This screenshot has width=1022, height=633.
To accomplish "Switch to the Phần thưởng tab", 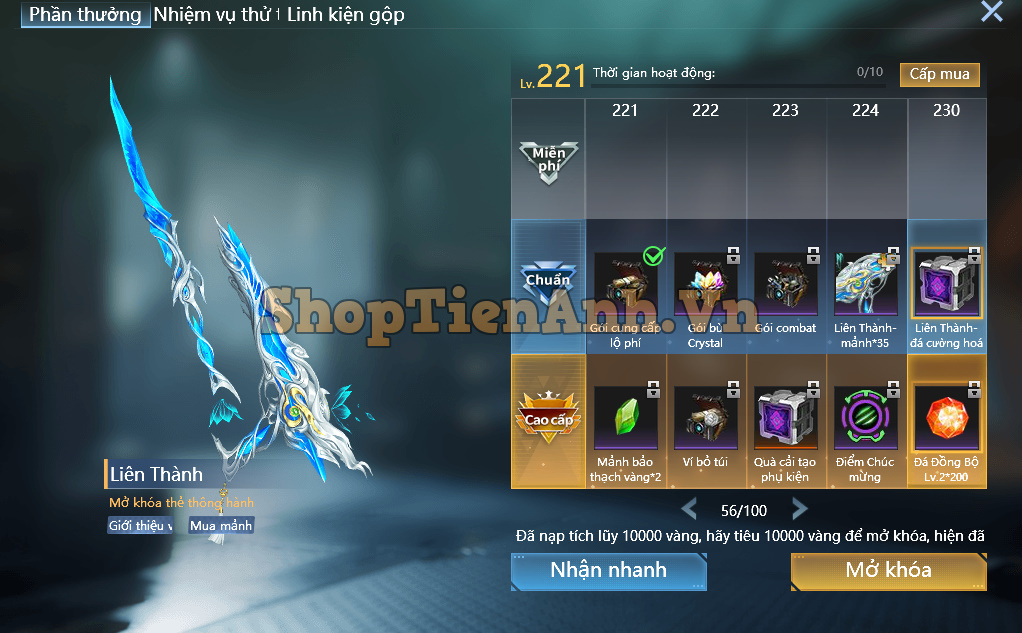I will pyautogui.click(x=86, y=15).
